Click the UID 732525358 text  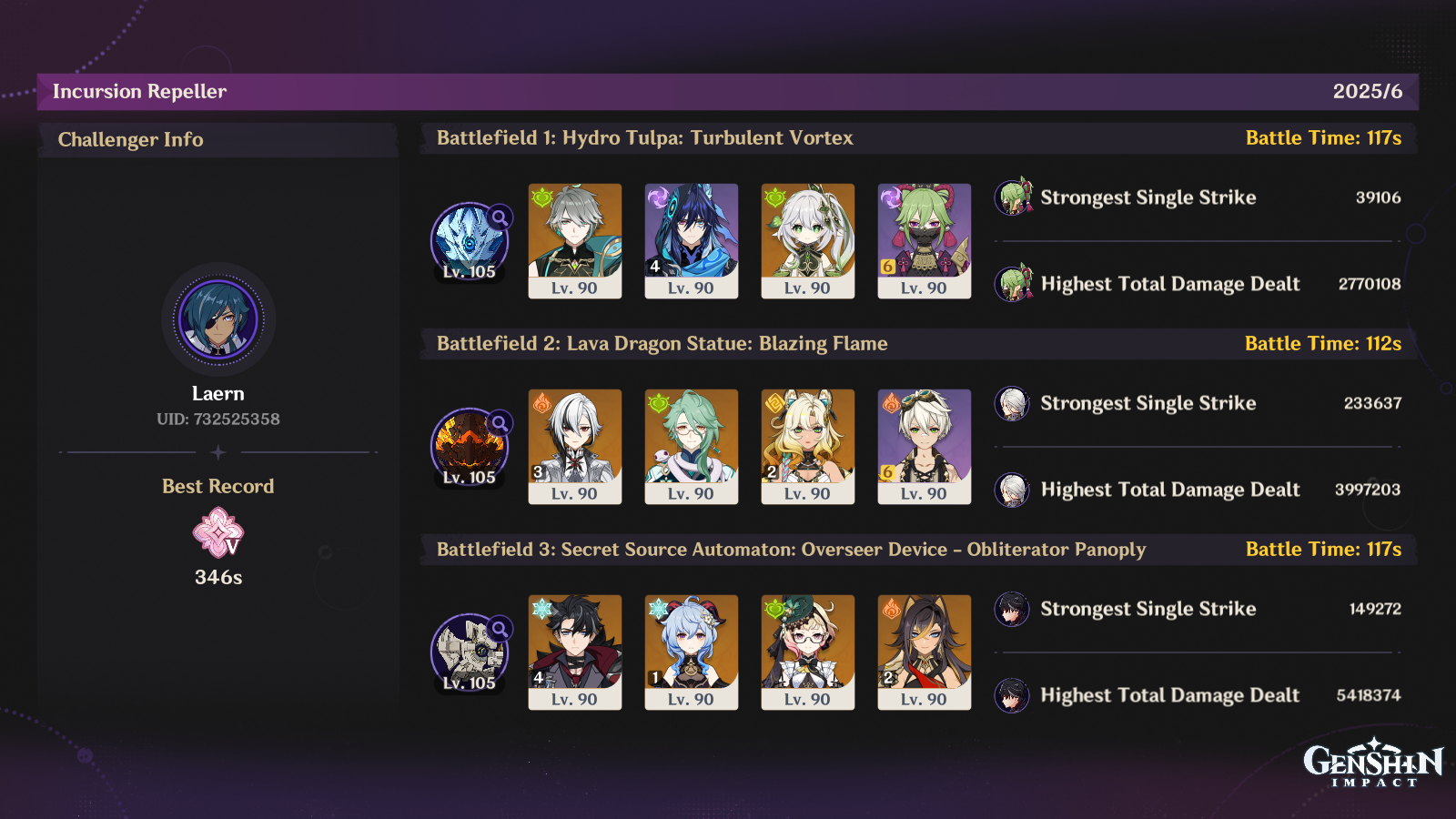point(217,420)
